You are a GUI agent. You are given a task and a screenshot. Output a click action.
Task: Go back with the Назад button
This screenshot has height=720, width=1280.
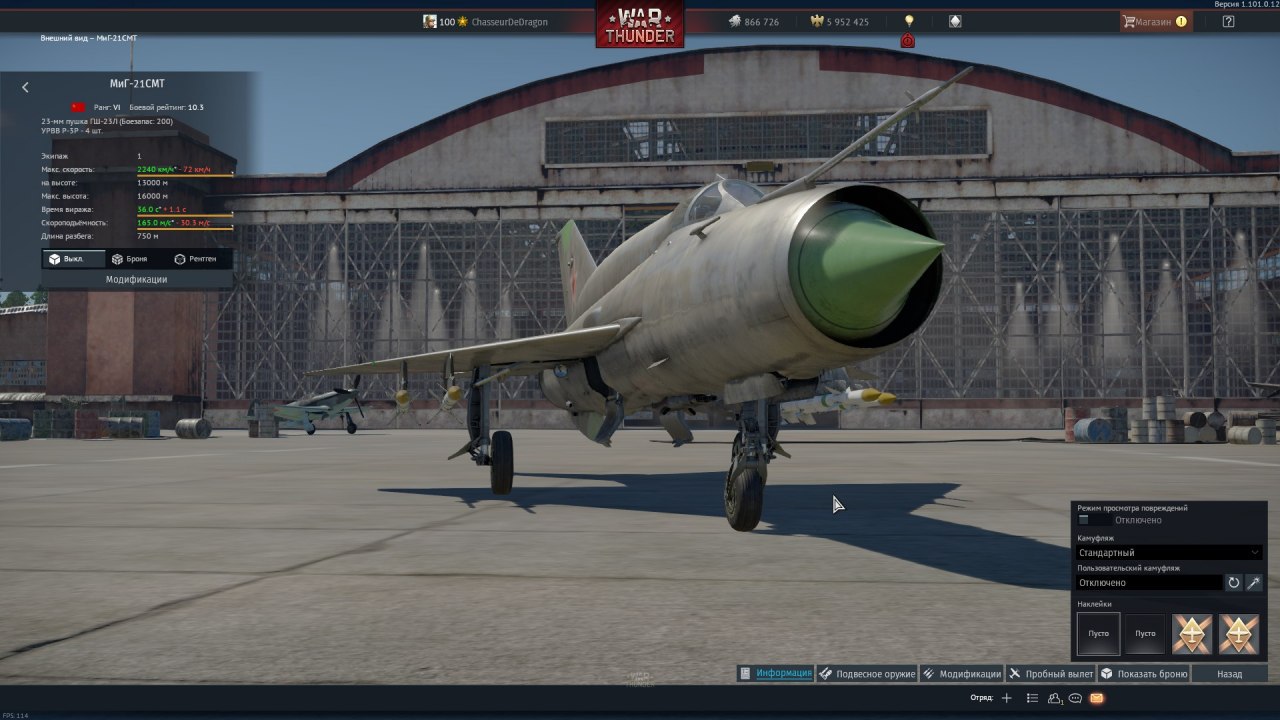tap(1229, 673)
